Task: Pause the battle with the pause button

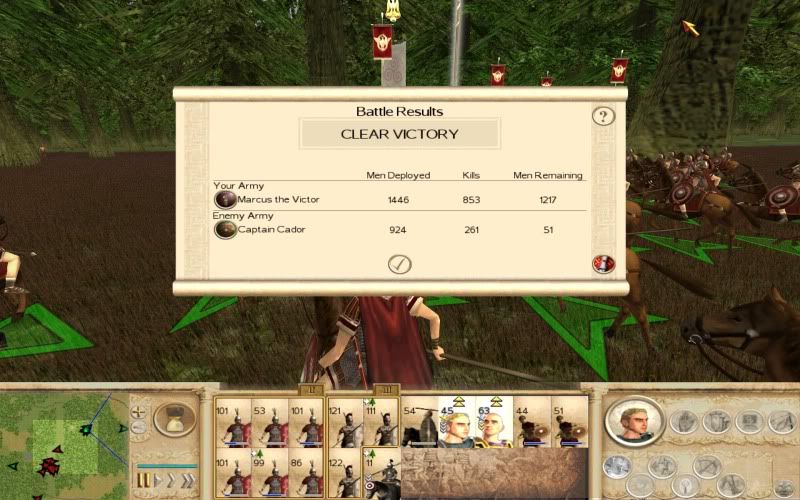Action: (145, 481)
